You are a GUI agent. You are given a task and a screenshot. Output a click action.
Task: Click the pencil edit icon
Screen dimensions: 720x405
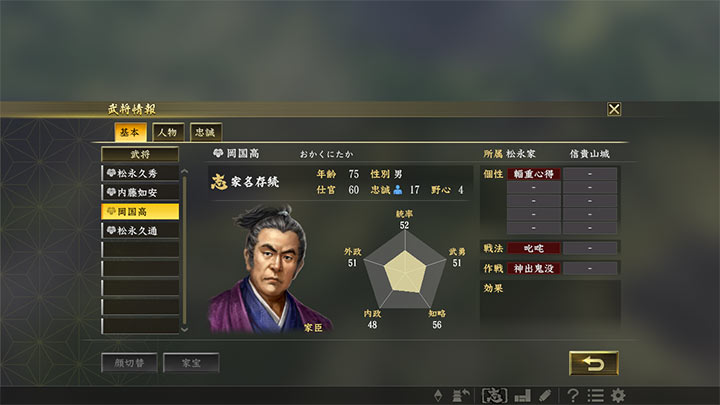[545, 395]
